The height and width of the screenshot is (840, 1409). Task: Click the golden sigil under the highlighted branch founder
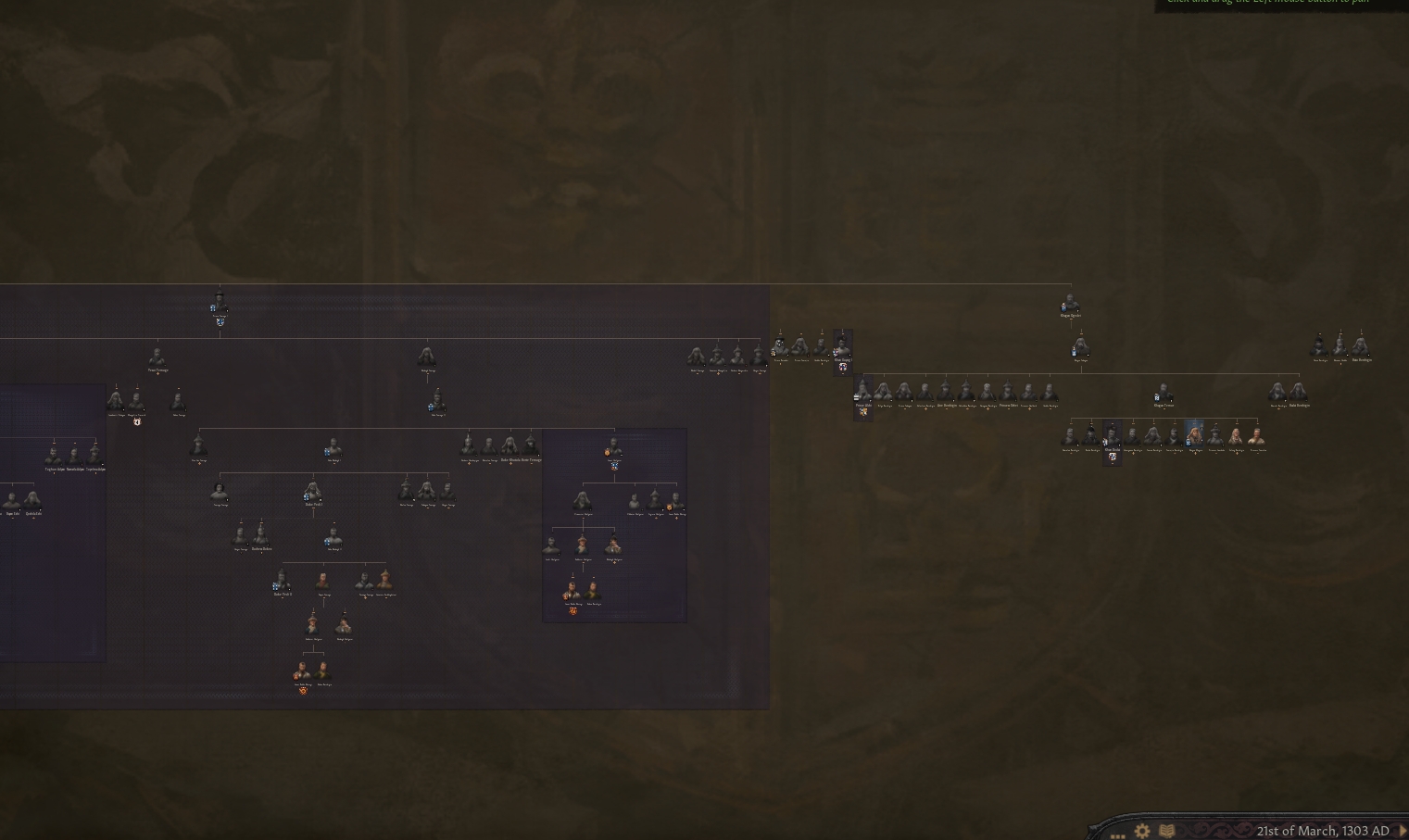[606, 452]
